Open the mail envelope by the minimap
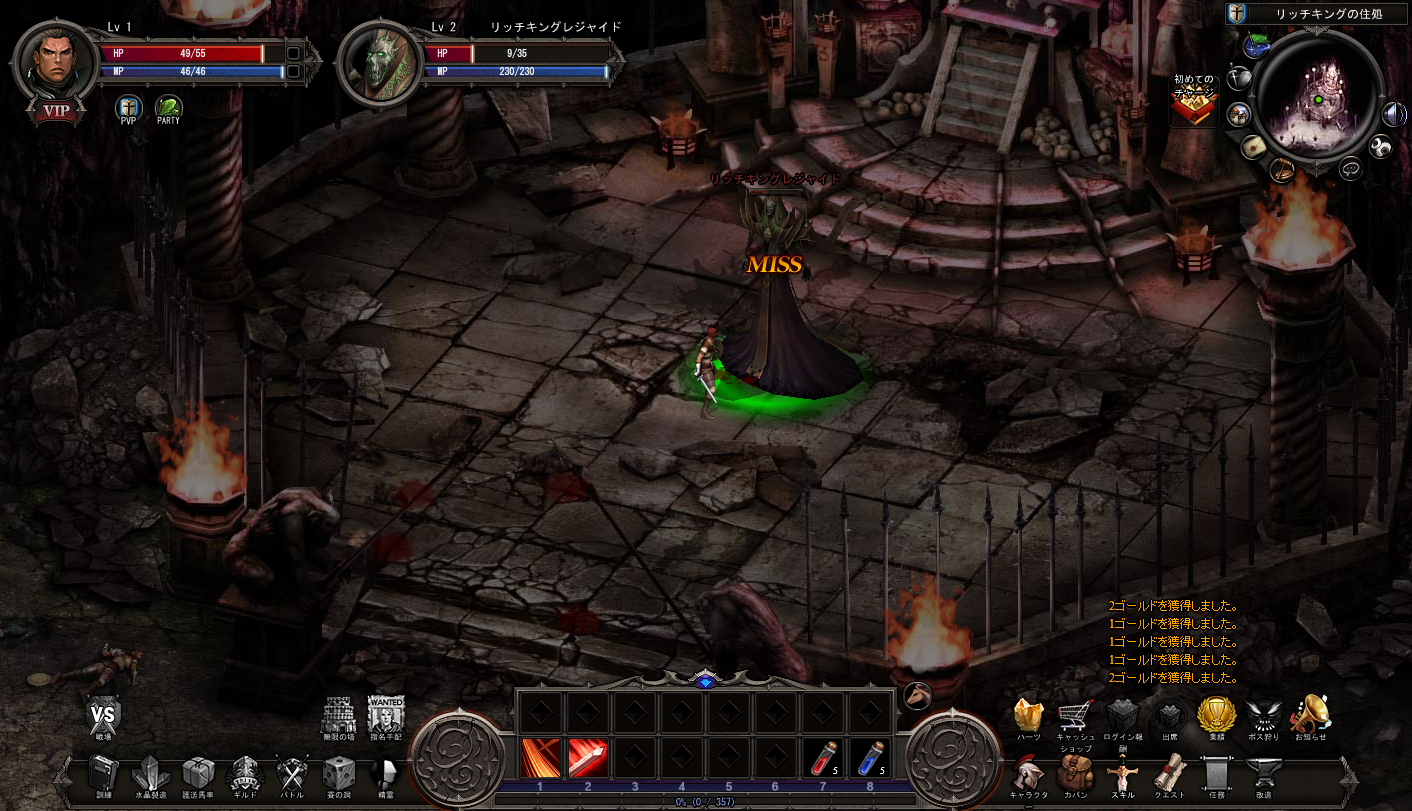The width and height of the screenshot is (1412, 811). [1254, 147]
